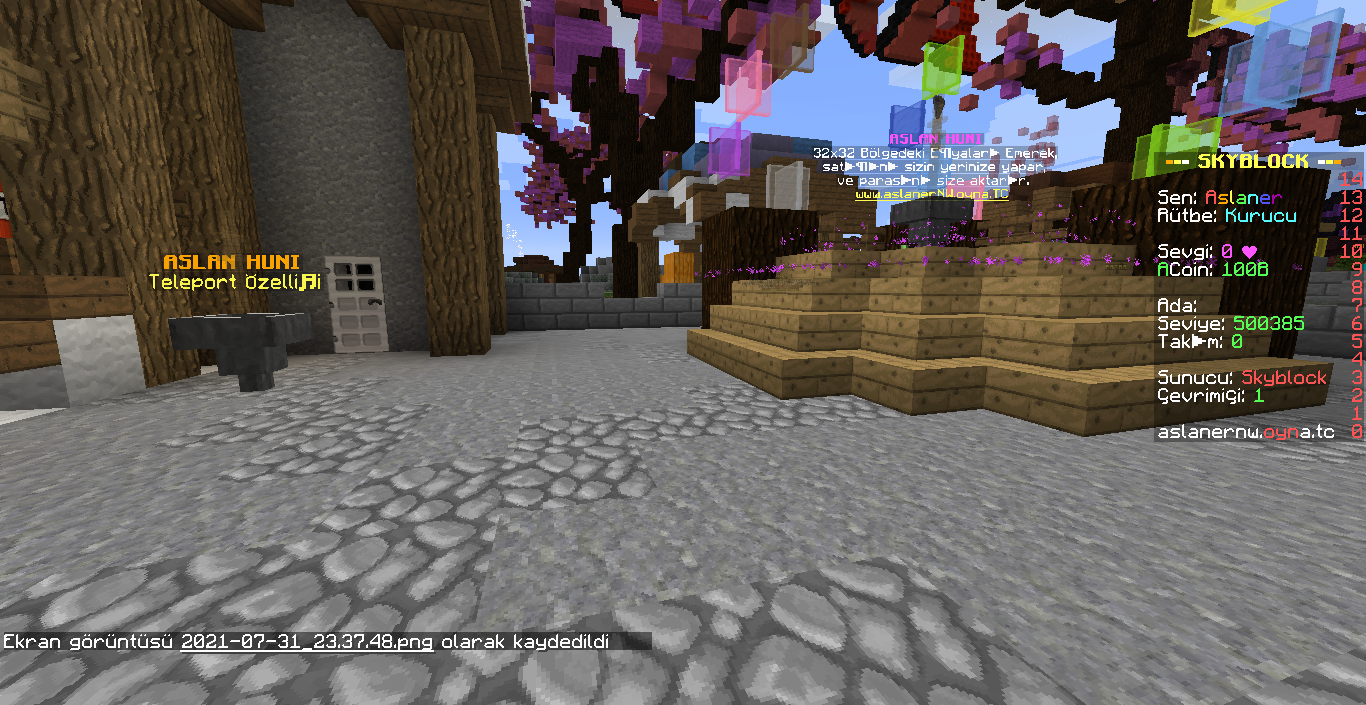The image size is (1366, 705).
Task: Open the saved screenshot 2021-07-31_23.37.48.png link
Action: 307,641
